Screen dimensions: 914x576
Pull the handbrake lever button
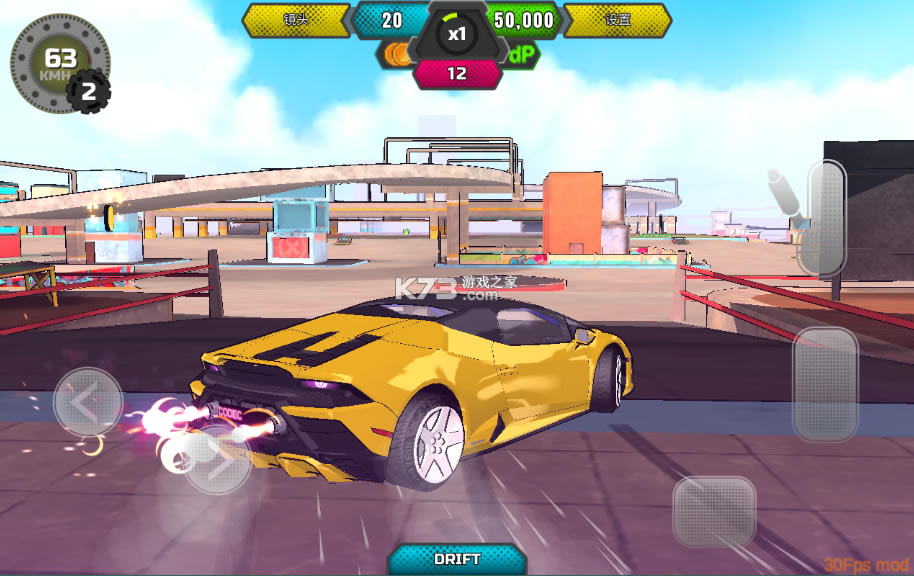click(x=825, y=218)
